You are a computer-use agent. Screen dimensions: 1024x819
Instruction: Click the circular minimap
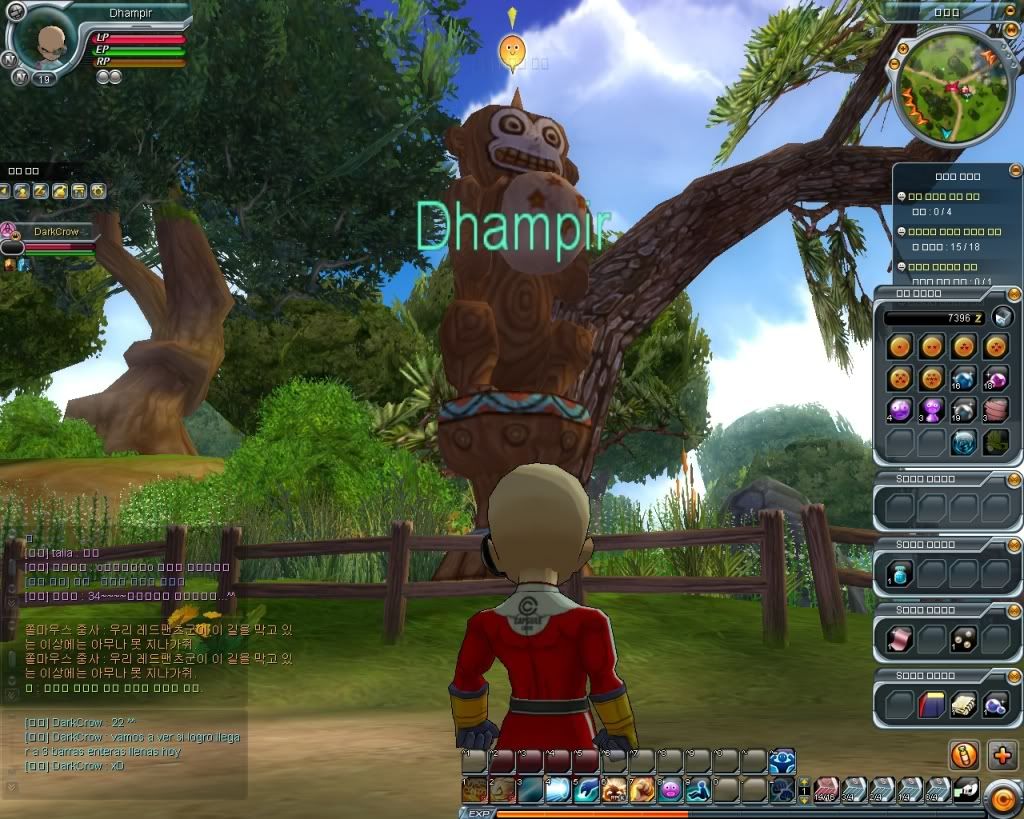[947, 87]
